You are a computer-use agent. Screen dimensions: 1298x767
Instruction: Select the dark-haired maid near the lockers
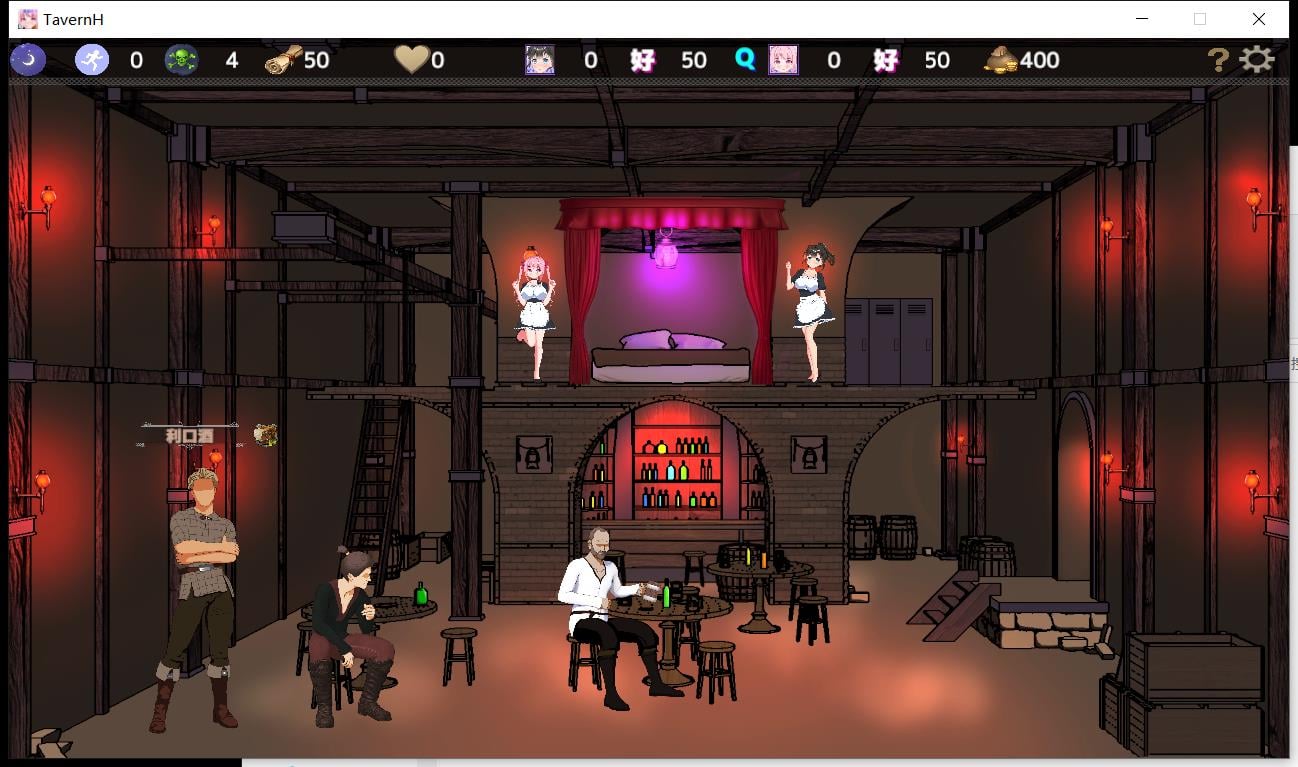tap(812, 300)
